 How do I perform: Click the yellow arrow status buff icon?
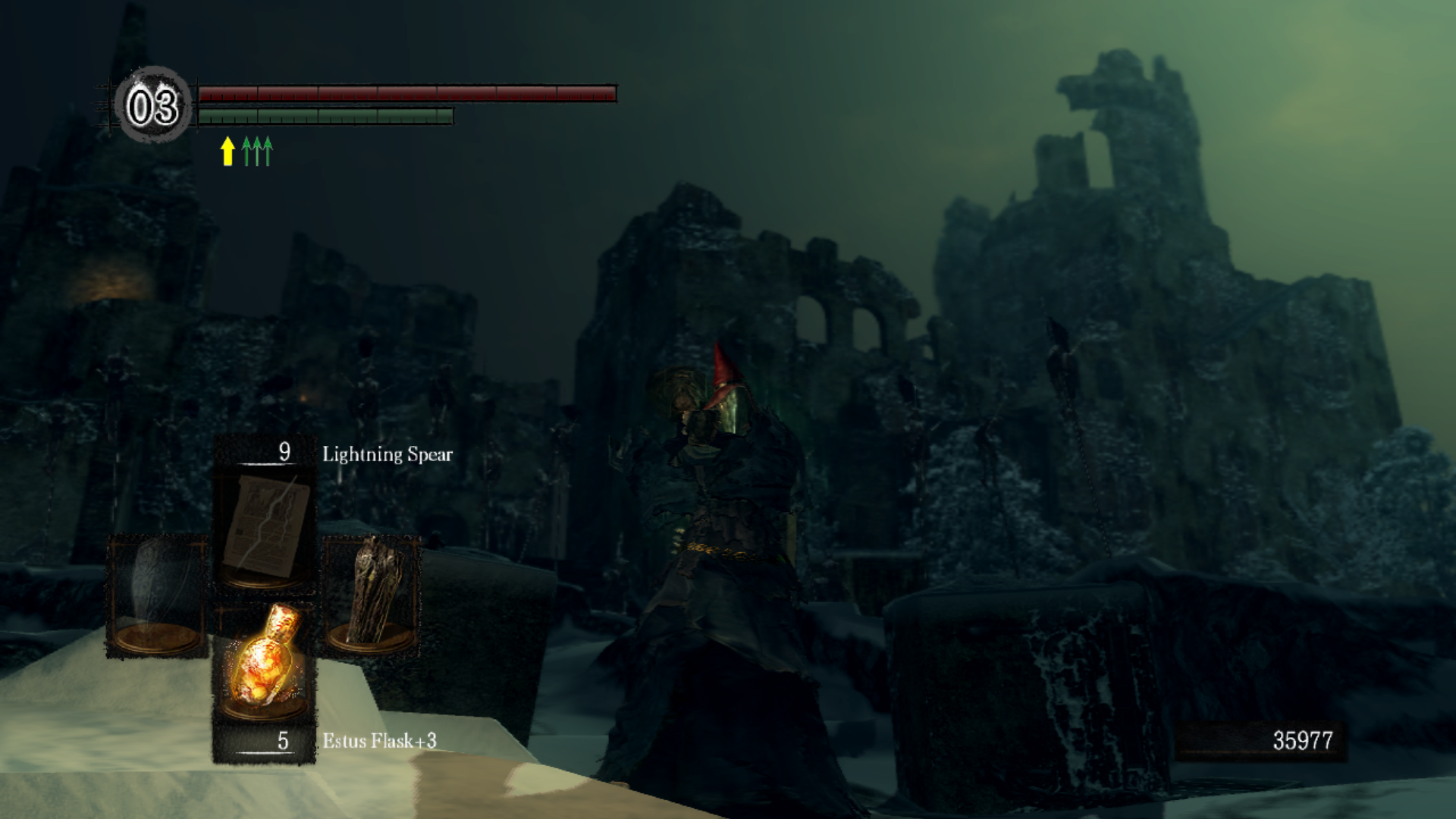[x=227, y=151]
